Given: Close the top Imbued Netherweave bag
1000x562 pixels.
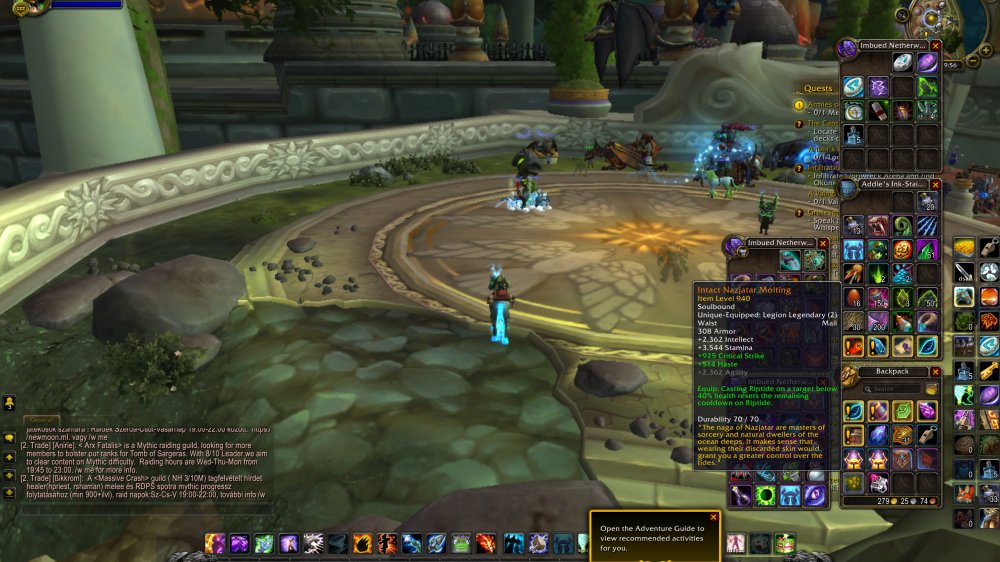Looking at the screenshot, I should coord(935,46).
